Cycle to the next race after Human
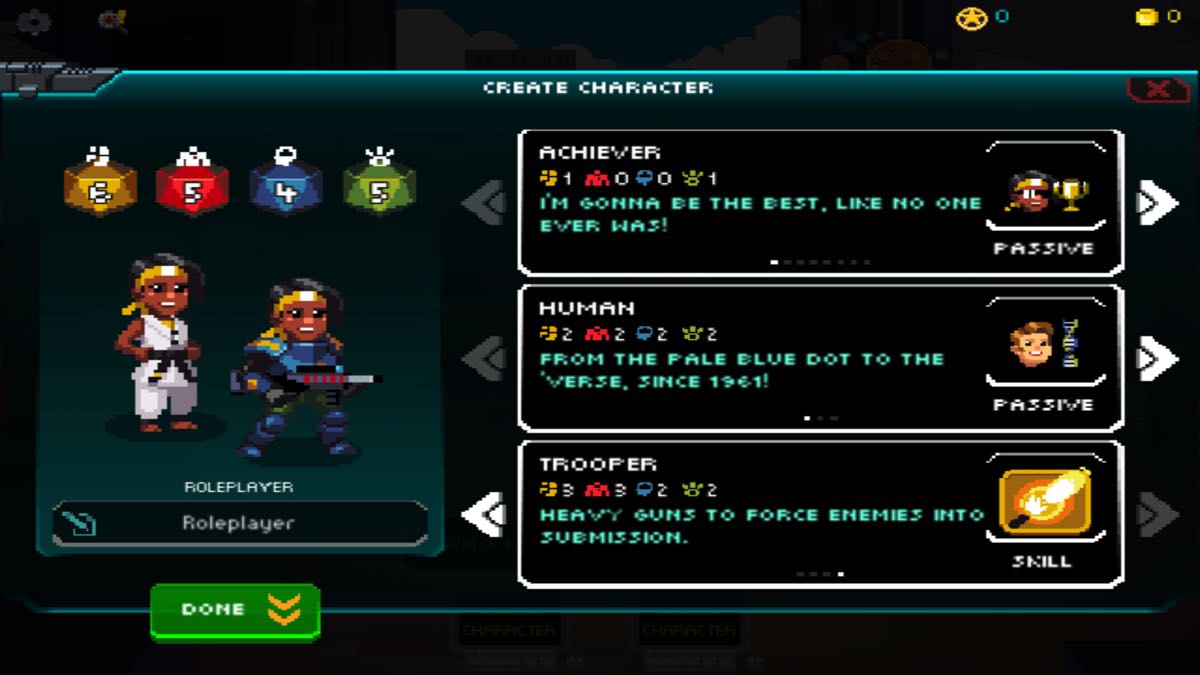 pyautogui.click(x=1157, y=359)
